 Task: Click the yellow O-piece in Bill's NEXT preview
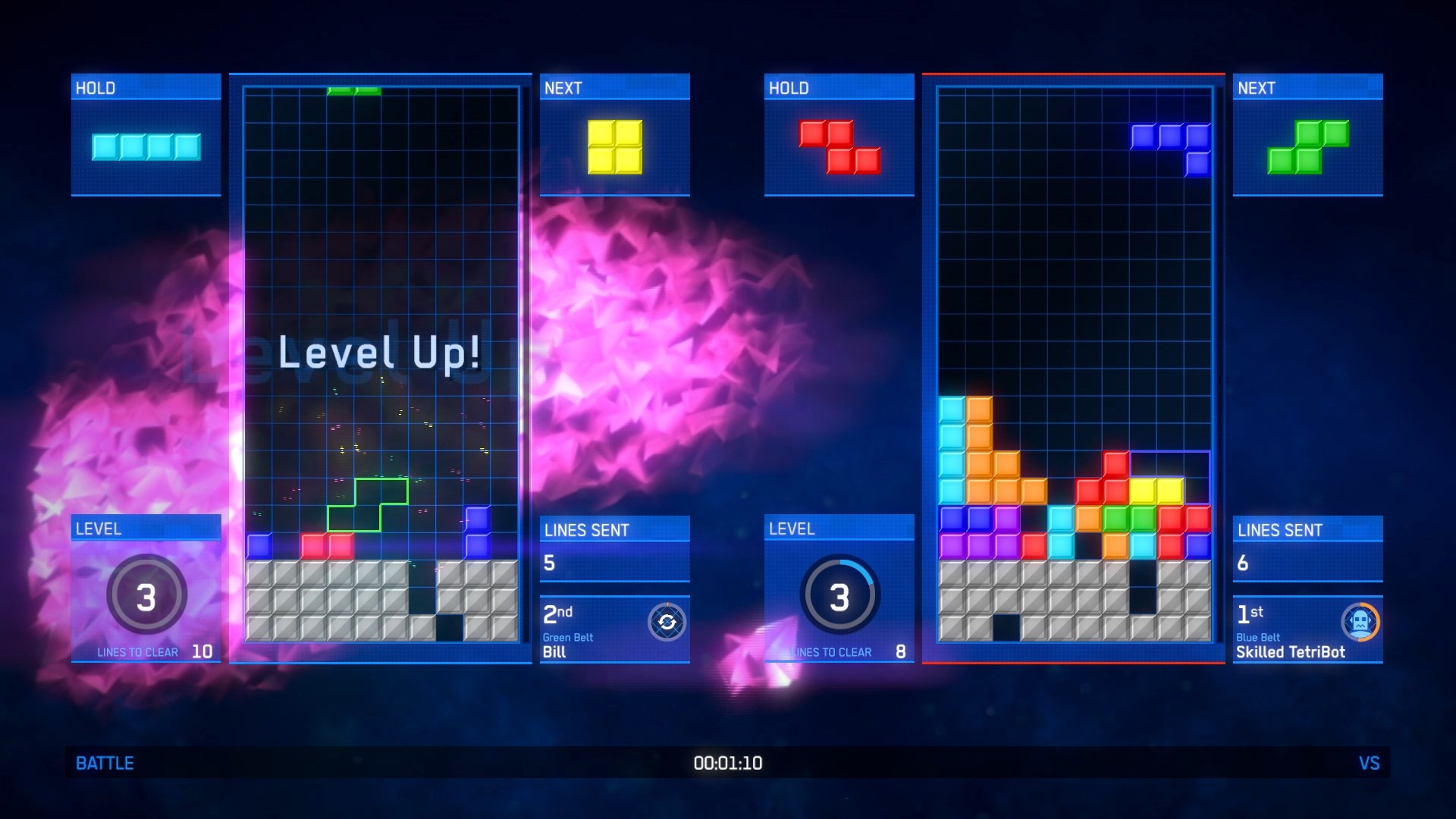tap(614, 147)
